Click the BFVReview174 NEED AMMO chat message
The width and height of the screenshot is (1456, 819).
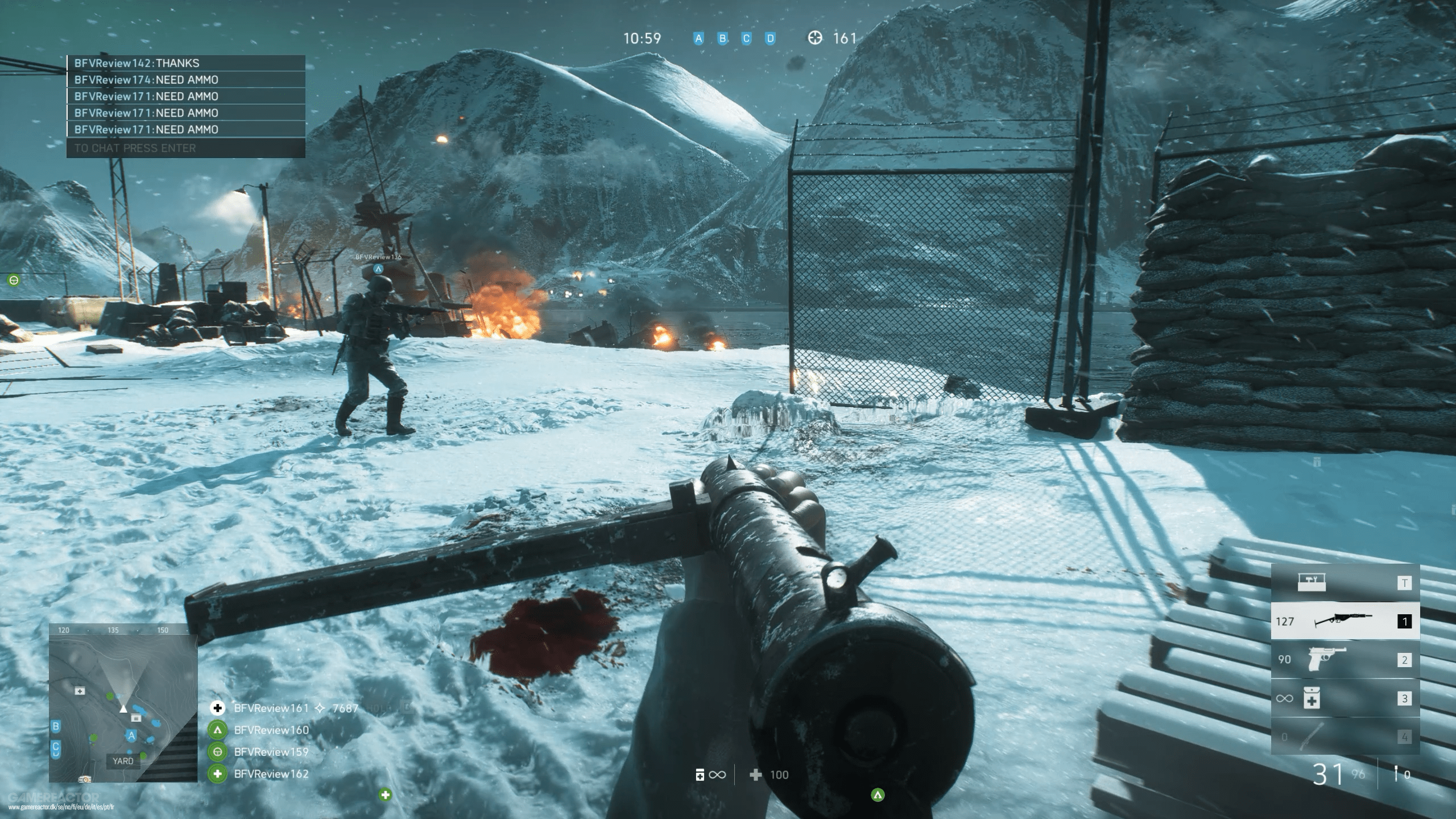pyautogui.click(x=185, y=80)
